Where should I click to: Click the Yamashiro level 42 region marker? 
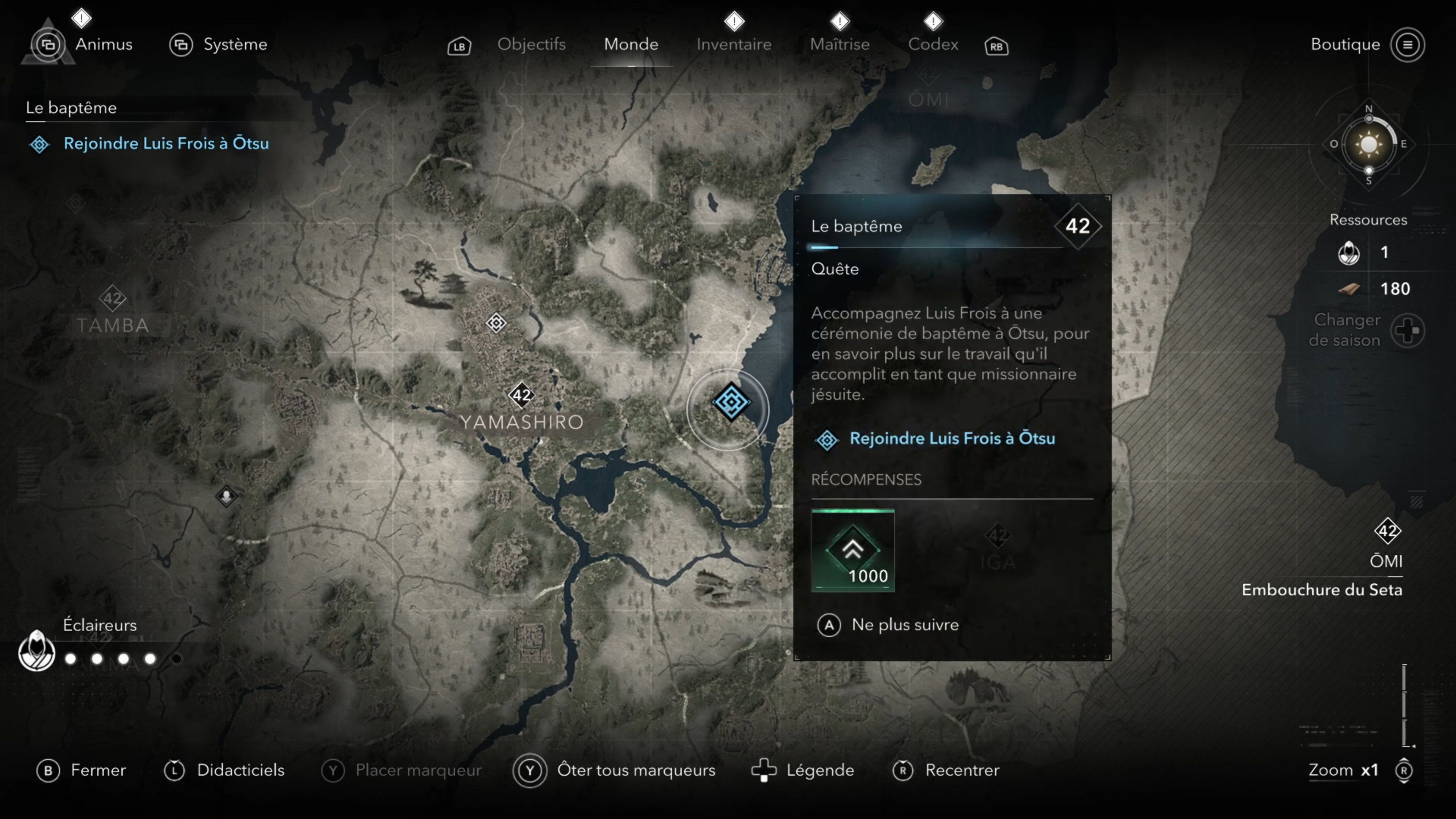pos(521,394)
